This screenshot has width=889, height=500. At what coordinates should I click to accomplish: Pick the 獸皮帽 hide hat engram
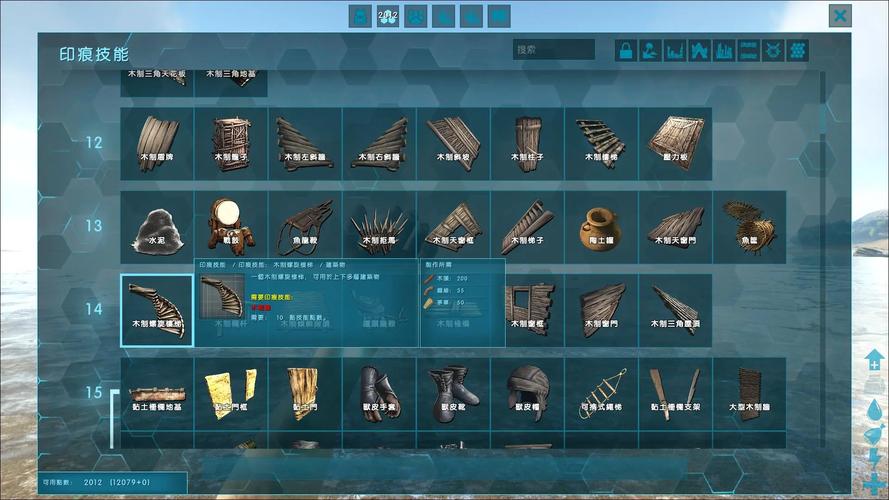pyautogui.click(x=527, y=392)
